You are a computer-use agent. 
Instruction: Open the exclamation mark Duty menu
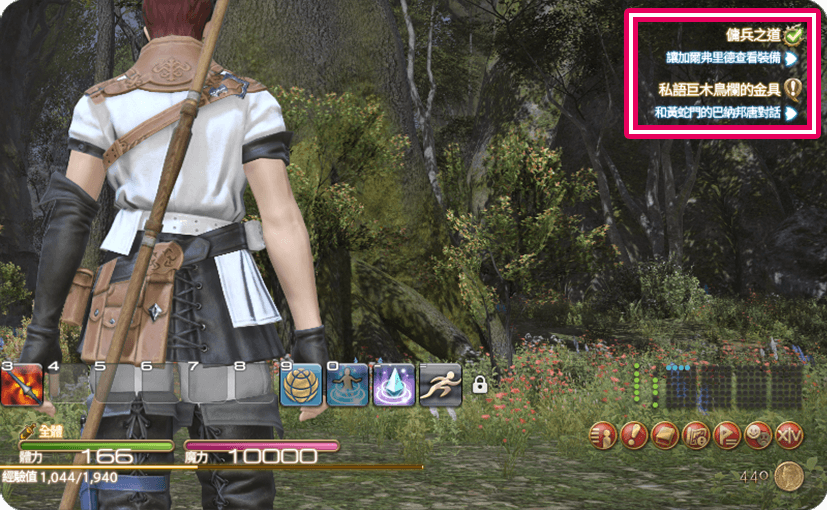pyautogui.click(x=634, y=435)
